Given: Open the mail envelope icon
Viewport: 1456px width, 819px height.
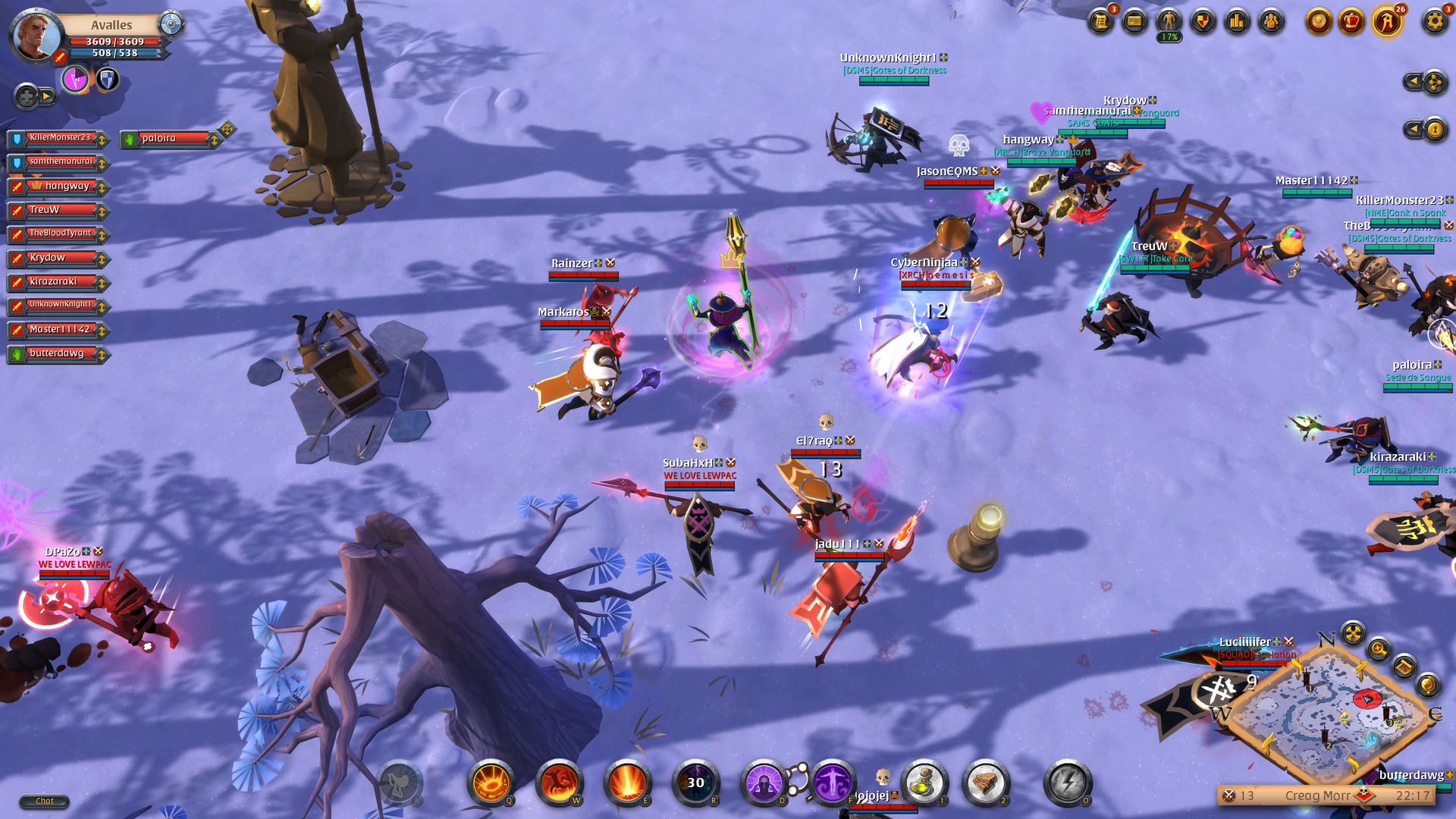Looking at the screenshot, I should tap(1134, 21).
